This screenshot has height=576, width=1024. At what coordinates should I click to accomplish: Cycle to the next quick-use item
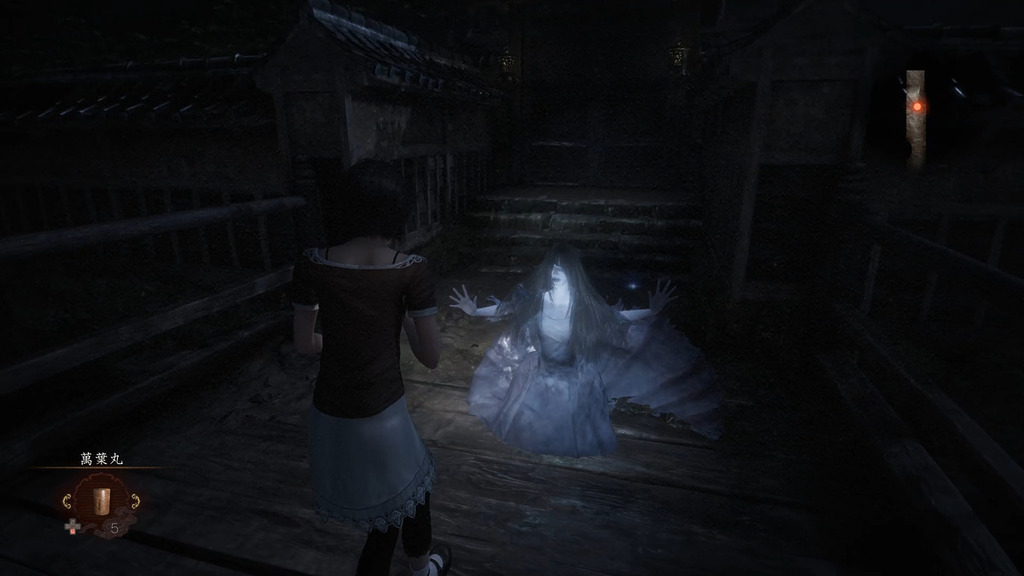[x=133, y=500]
